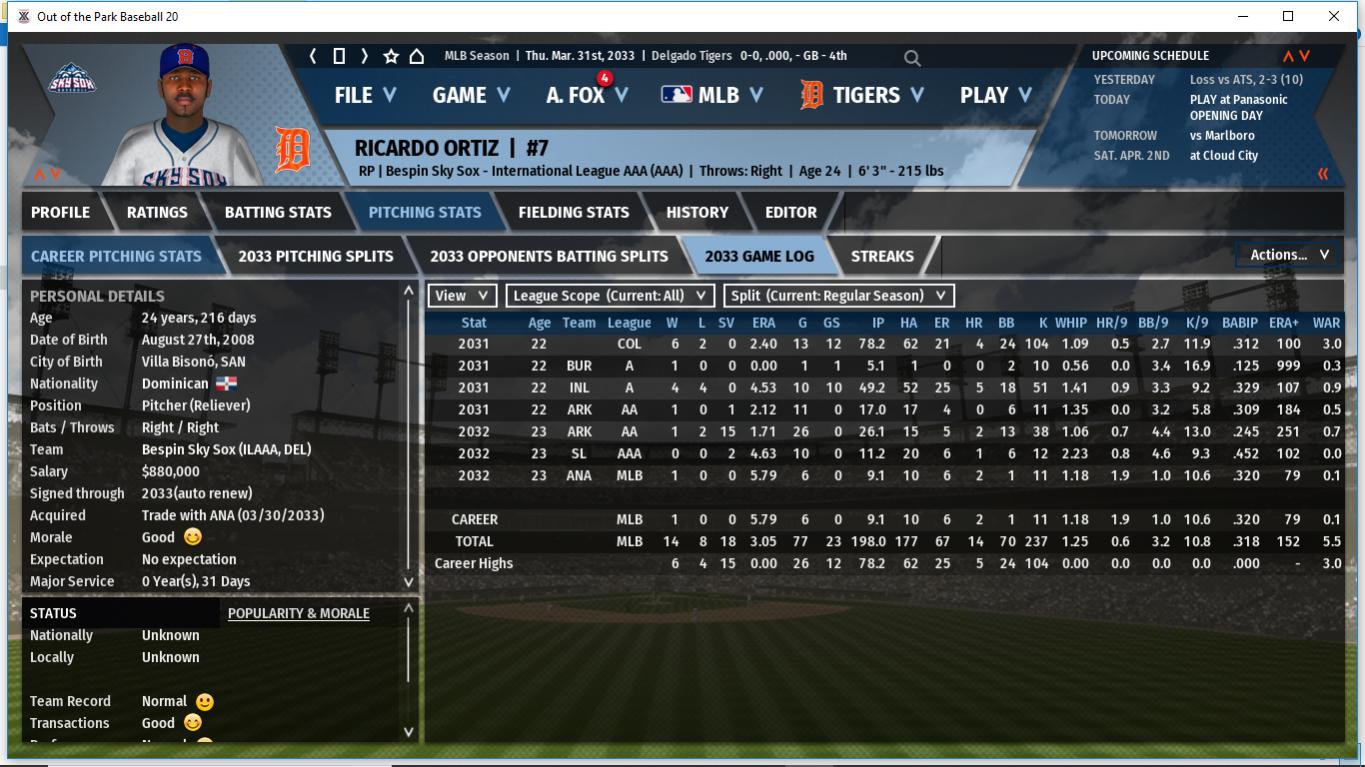Show the BATTING STATS tab

[278, 212]
